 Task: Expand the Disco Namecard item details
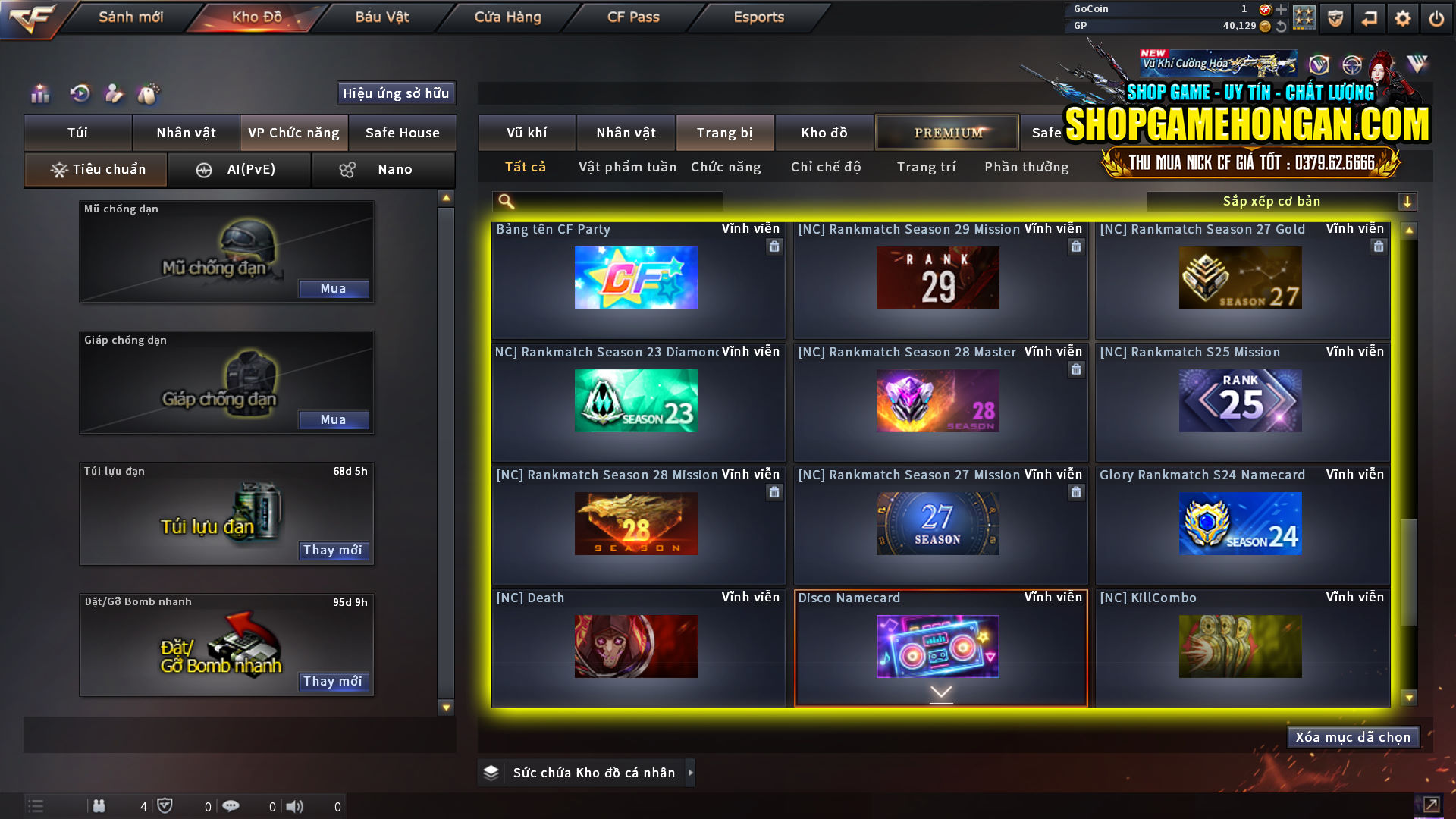(x=940, y=692)
